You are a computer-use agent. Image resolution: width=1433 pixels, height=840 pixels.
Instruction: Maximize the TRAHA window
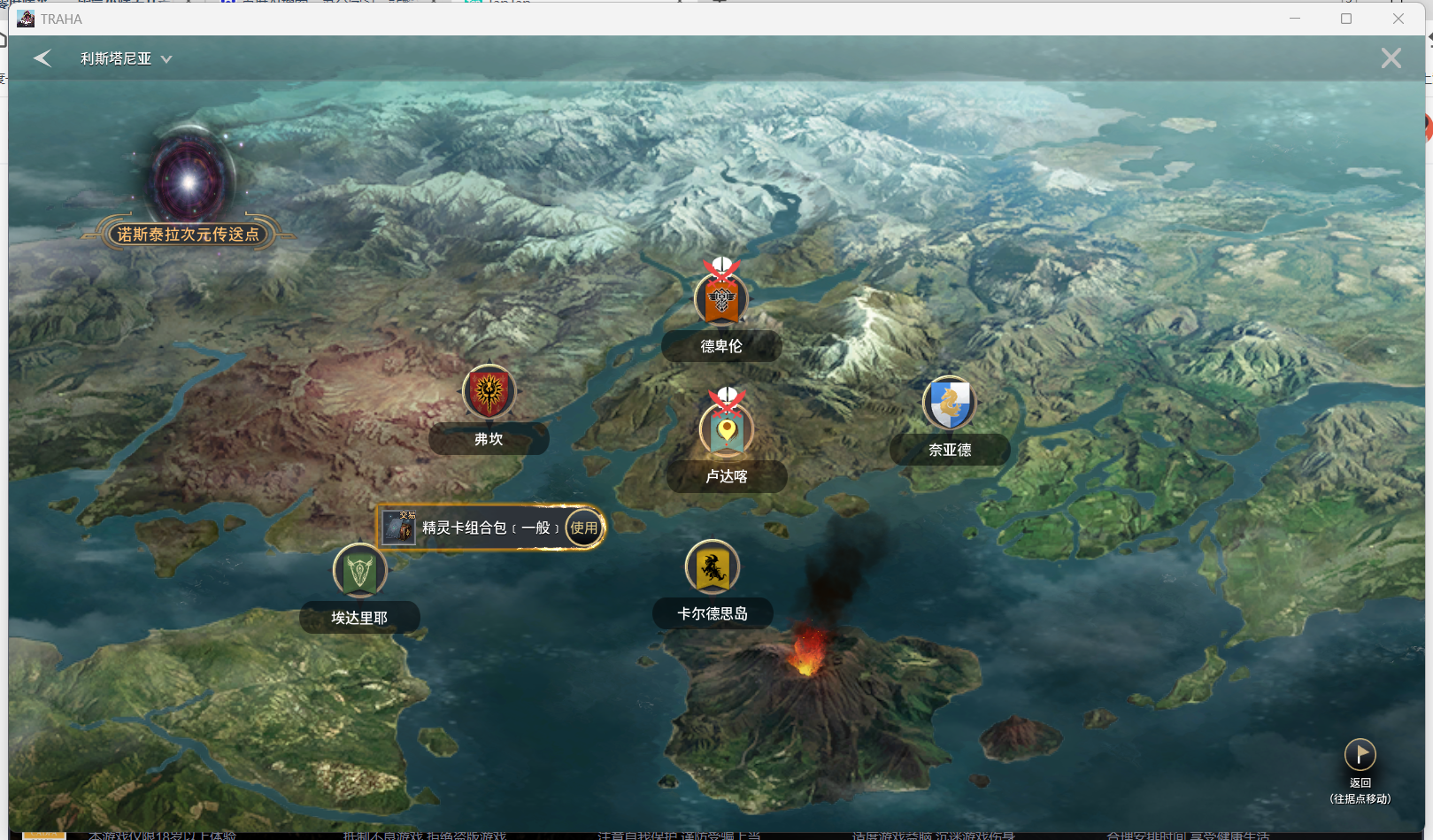(1346, 19)
